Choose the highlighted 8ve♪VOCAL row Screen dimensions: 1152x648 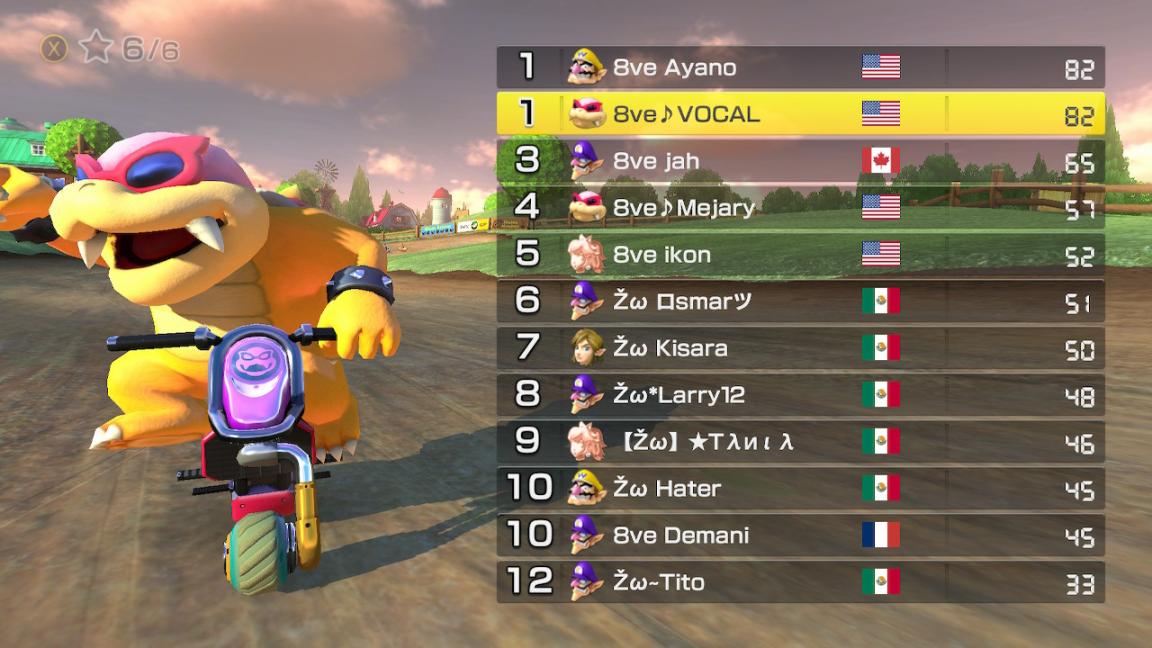800,114
